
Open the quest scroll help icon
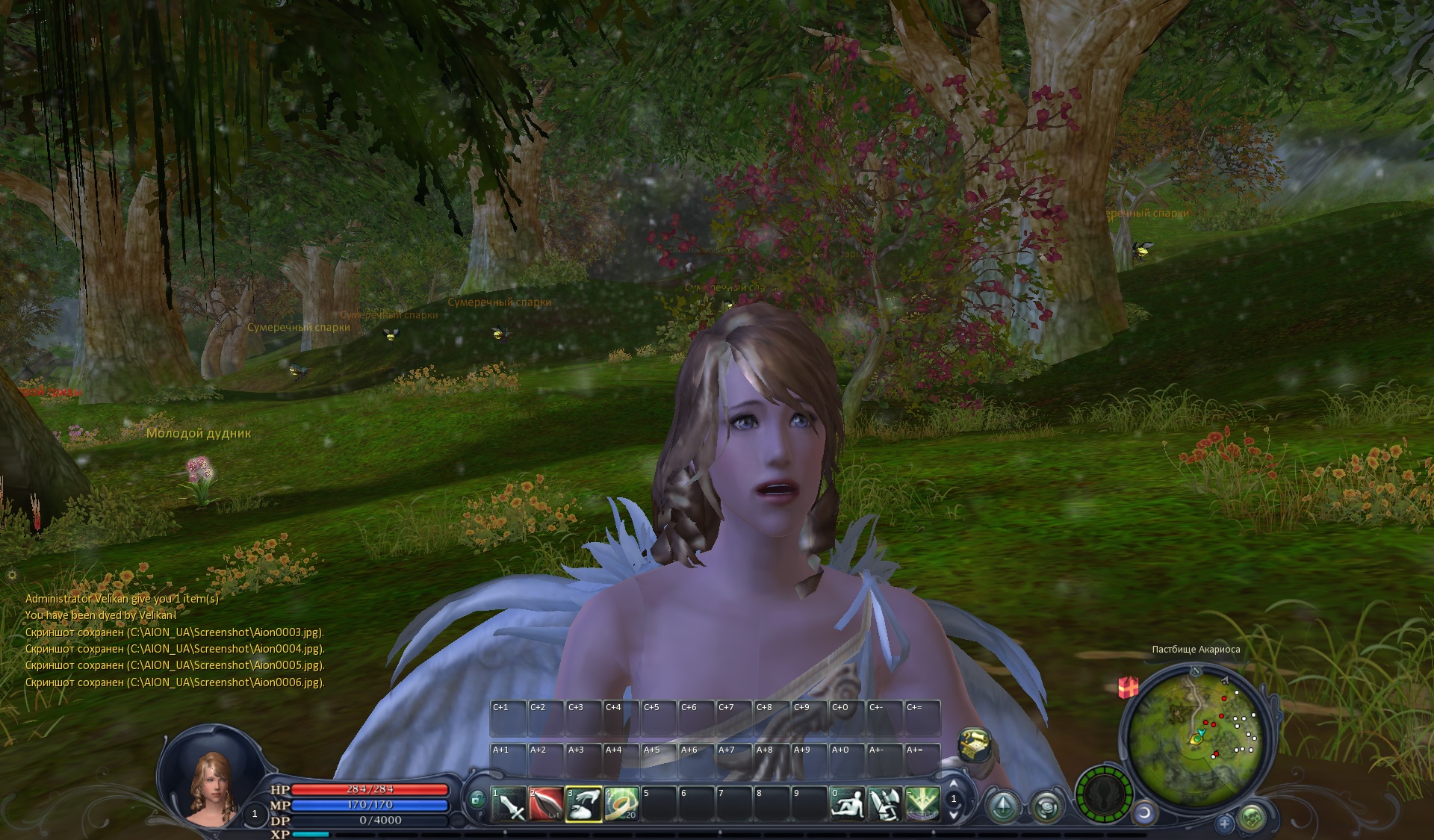click(974, 744)
